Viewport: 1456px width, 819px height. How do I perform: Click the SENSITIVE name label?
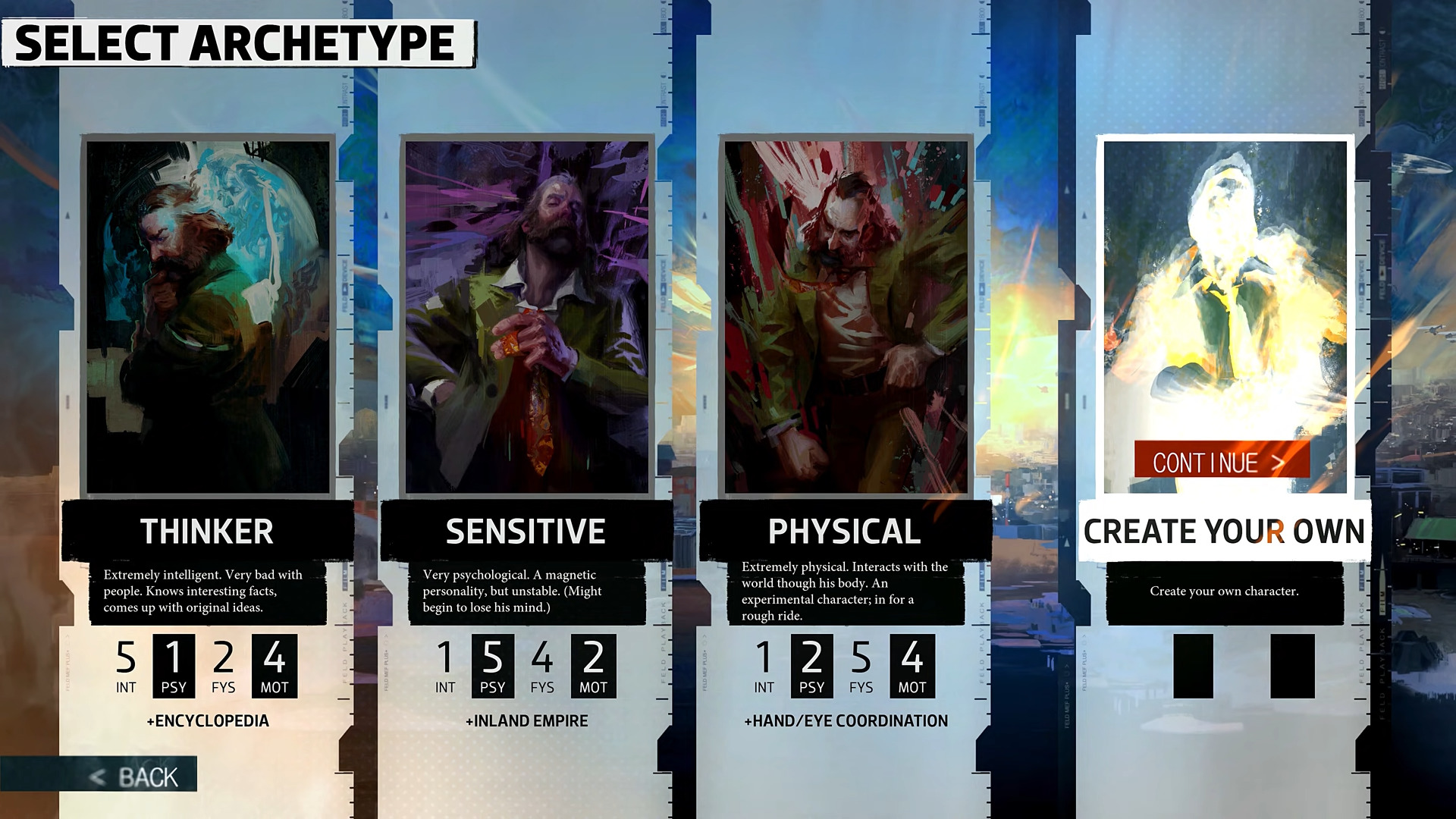pyautogui.click(x=528, y=532)
